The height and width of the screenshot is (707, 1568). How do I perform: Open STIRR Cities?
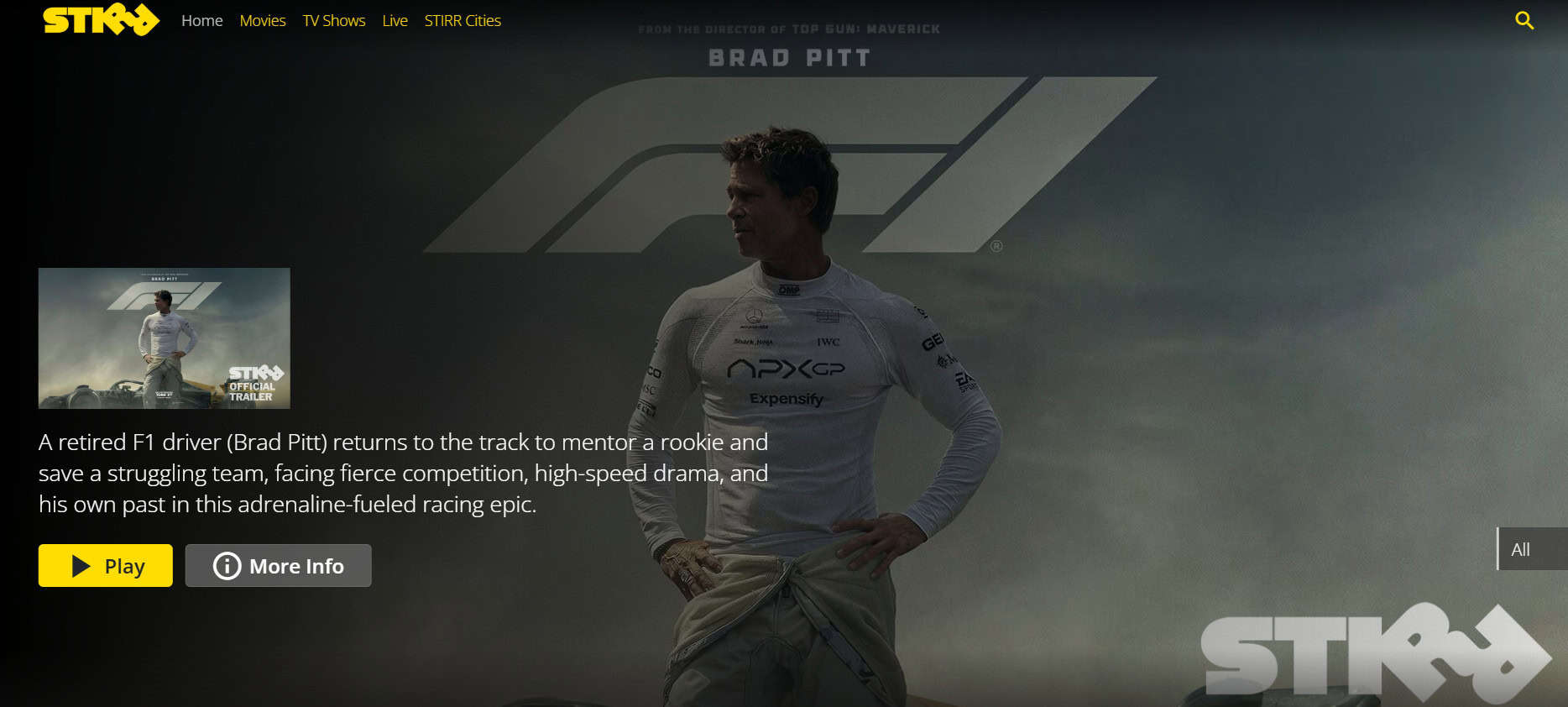click(x=463, y=21)
